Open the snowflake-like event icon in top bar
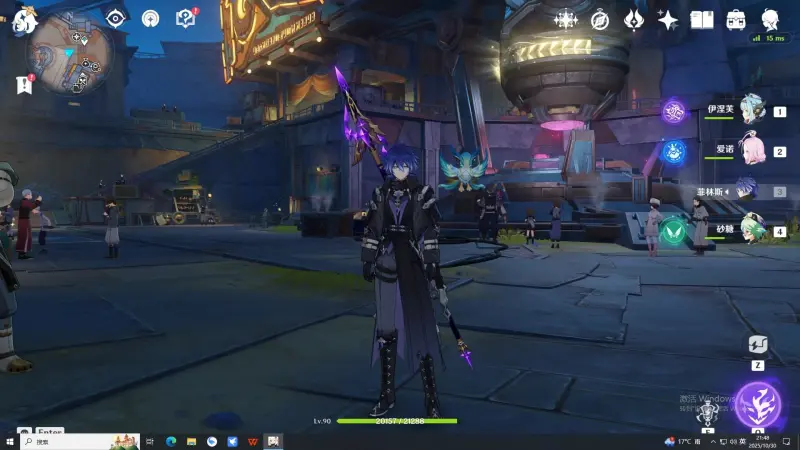Screen dimensions: 800x450 (566, 19)
